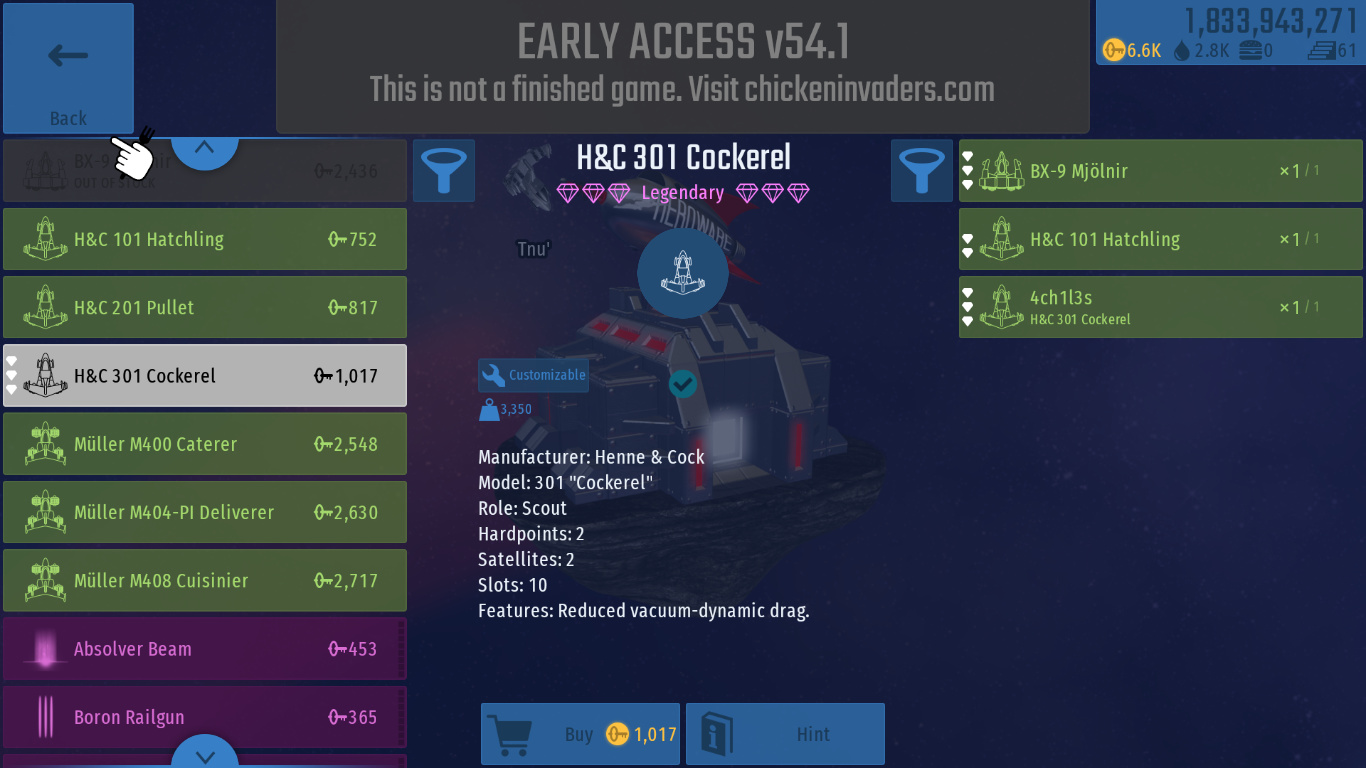1366x768 pixels.
Task: Select the Boron Railgun weapon entry
Action: (205, 717)
